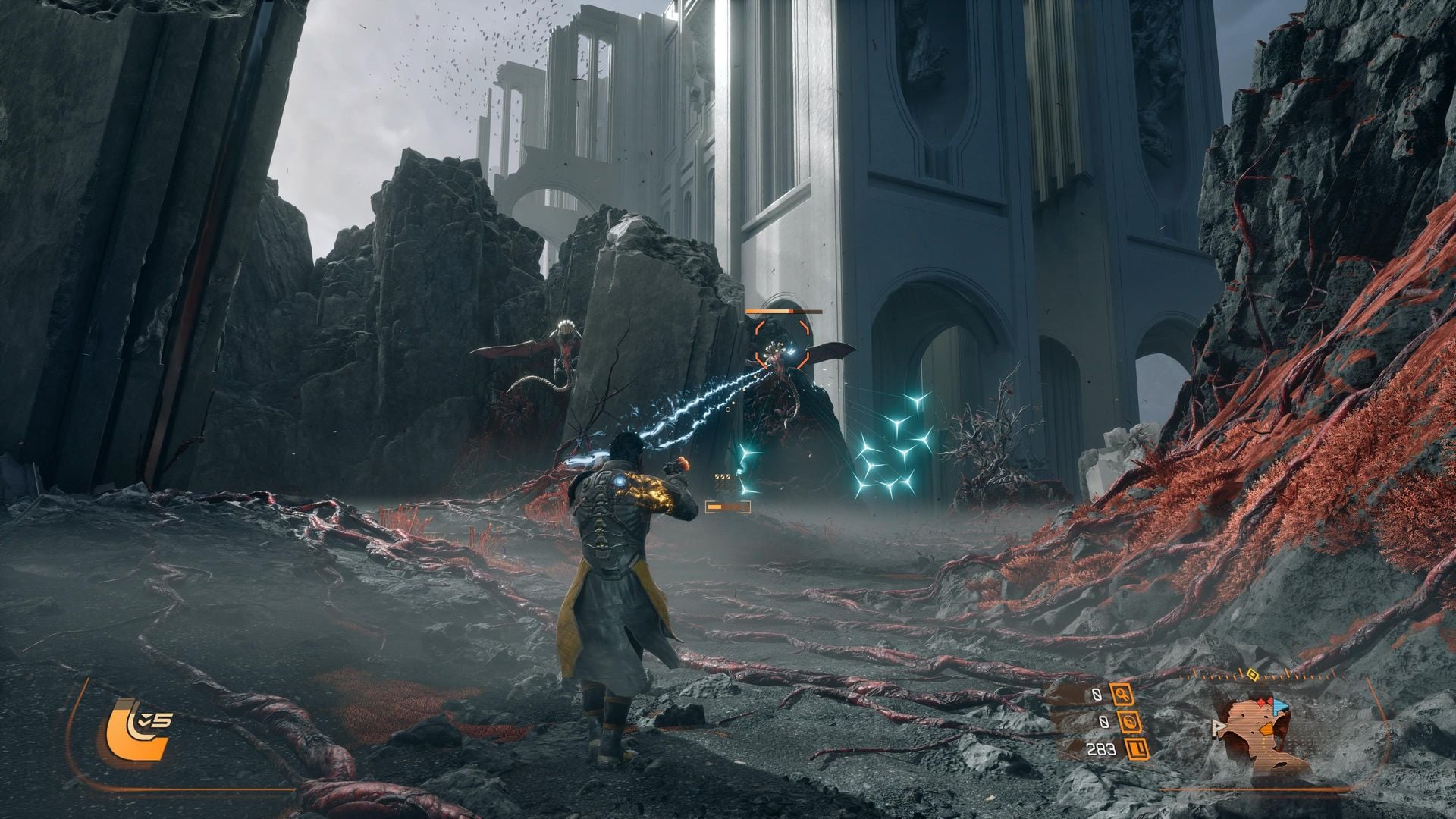Click the currency icon beside 283
This screenshot has height=819, width=1456.
pos(1137,749)
